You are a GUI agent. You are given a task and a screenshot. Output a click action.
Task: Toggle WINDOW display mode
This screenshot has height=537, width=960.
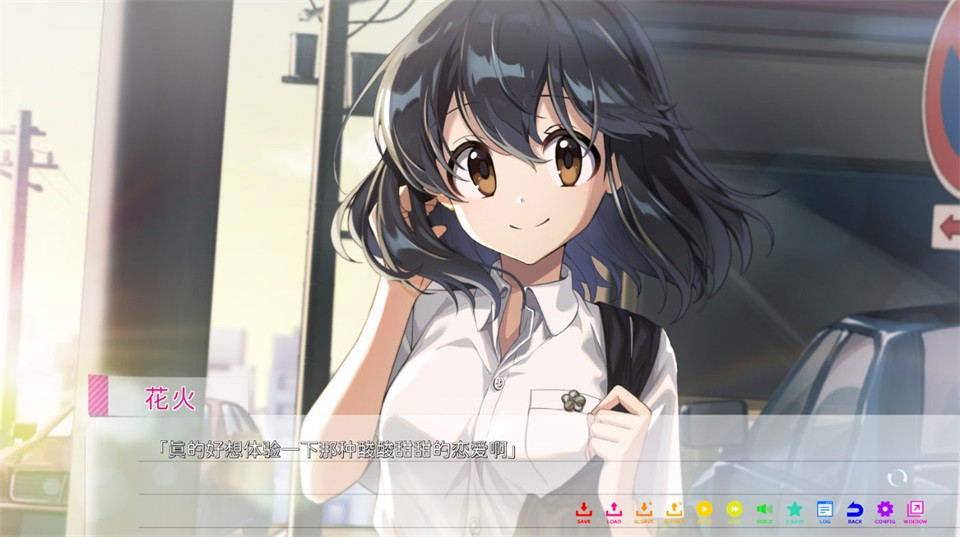(915, 510)
